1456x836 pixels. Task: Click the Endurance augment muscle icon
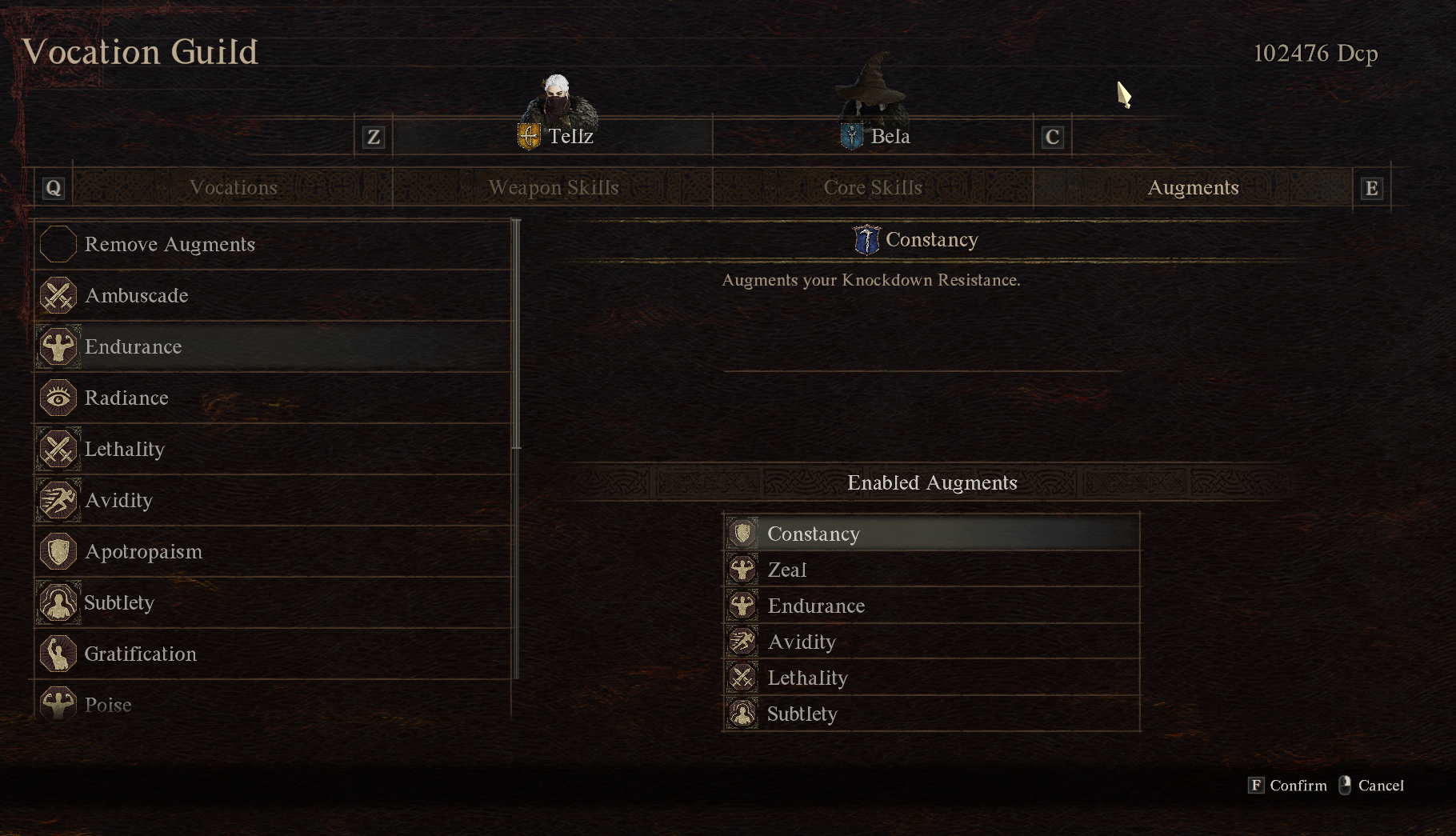[58, 346]
